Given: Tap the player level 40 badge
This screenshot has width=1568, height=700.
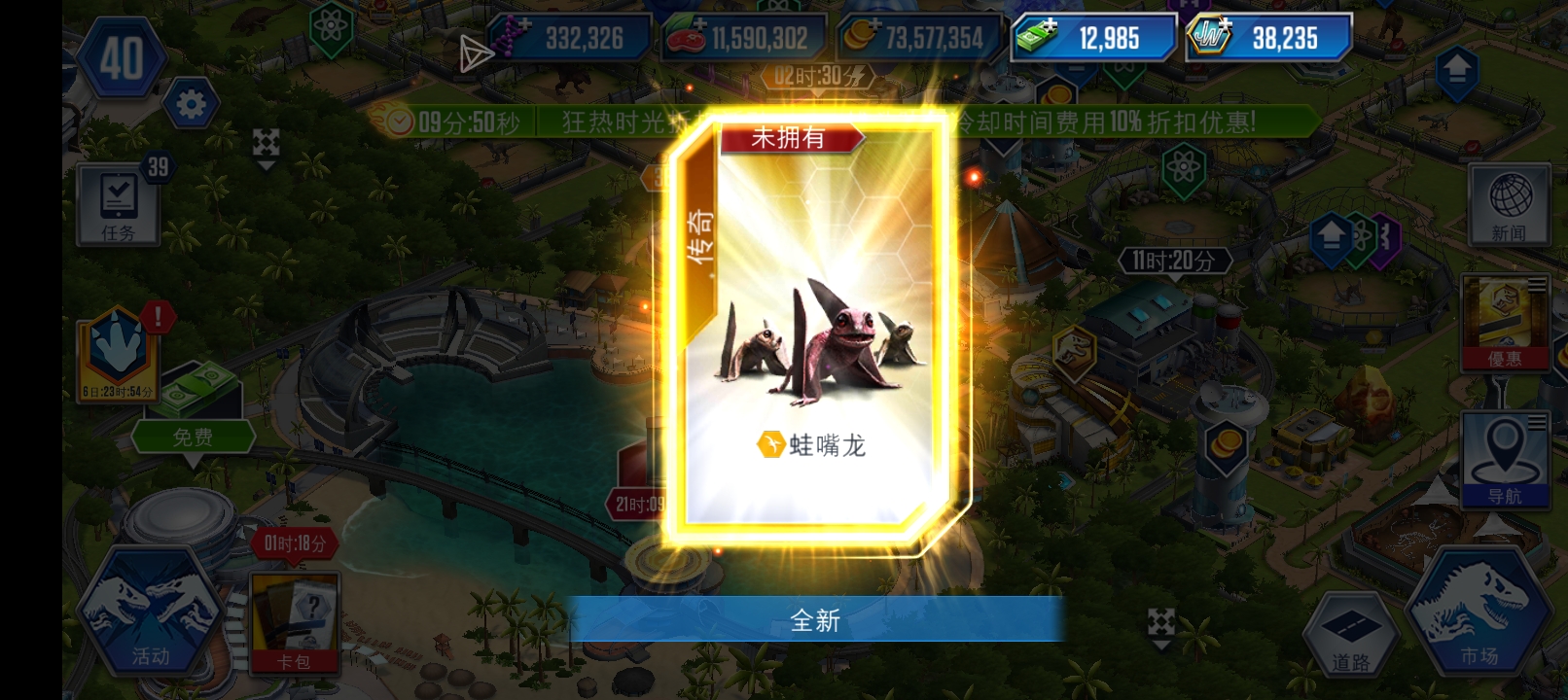Looking at the screenshot, I should click(125, 55).
